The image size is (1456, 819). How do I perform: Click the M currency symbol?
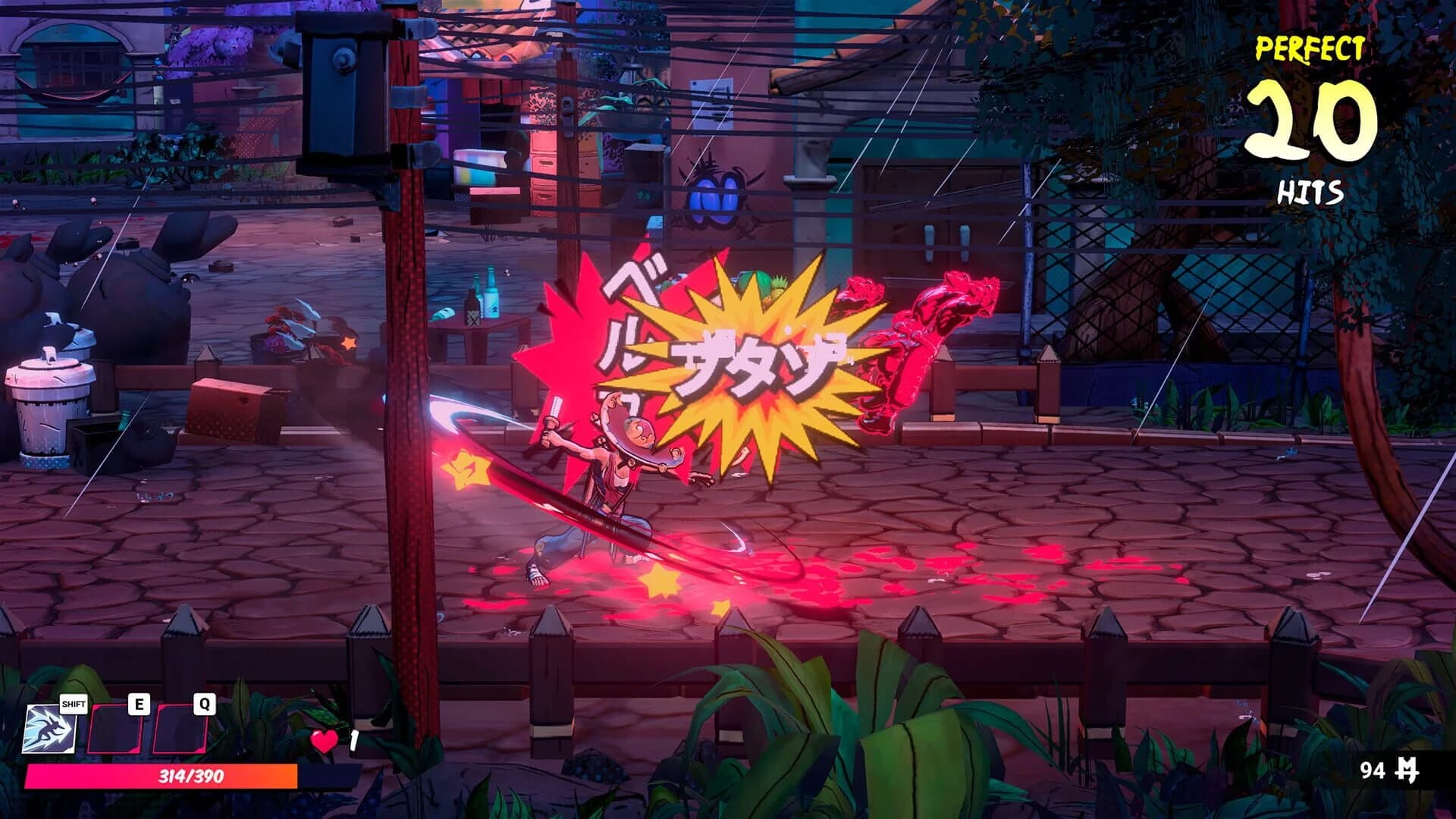click(1407, 768)
